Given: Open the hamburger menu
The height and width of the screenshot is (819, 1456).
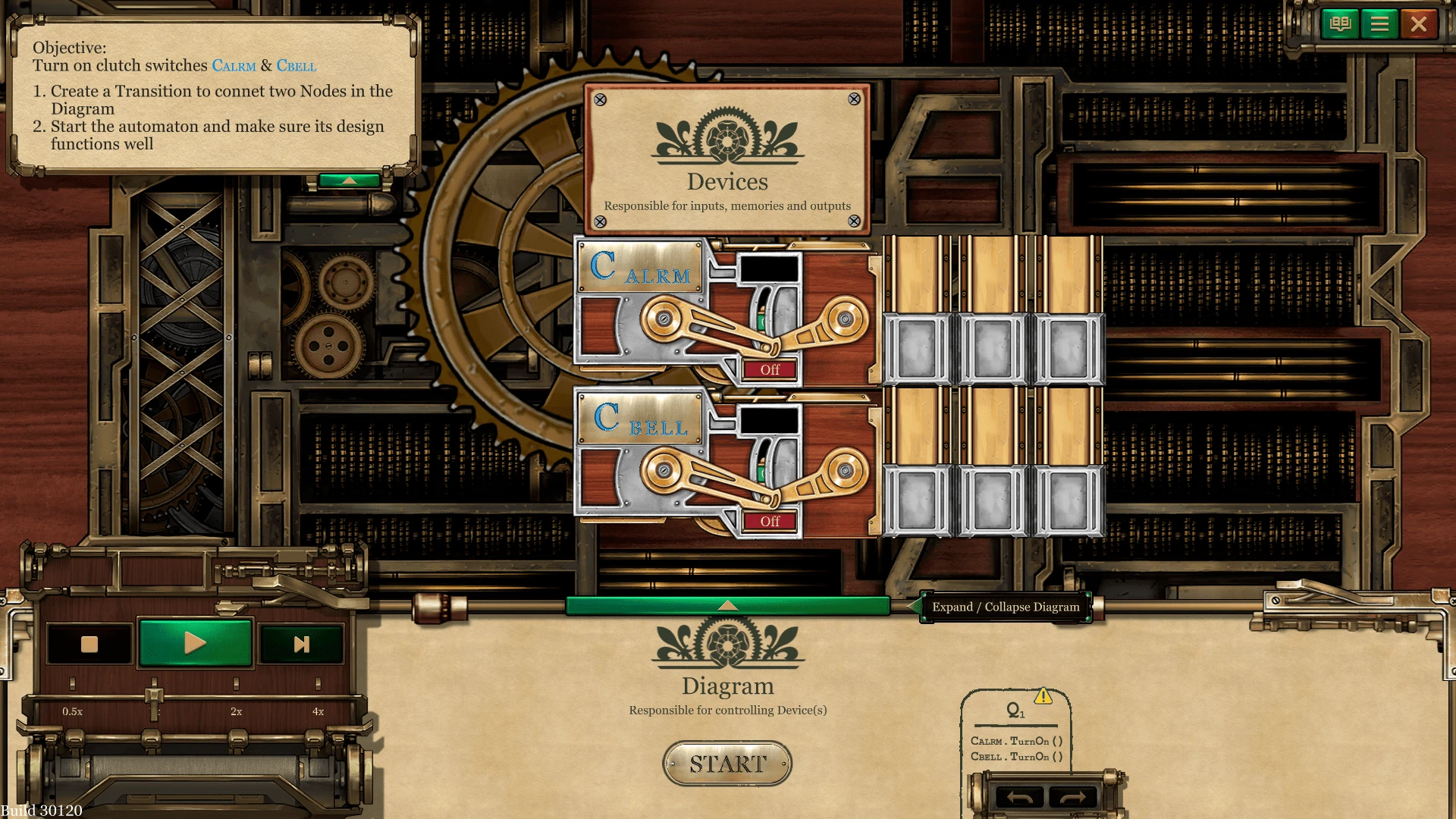Looking at the screenshot, I should pyautogui.click(x=1379, y=24).
